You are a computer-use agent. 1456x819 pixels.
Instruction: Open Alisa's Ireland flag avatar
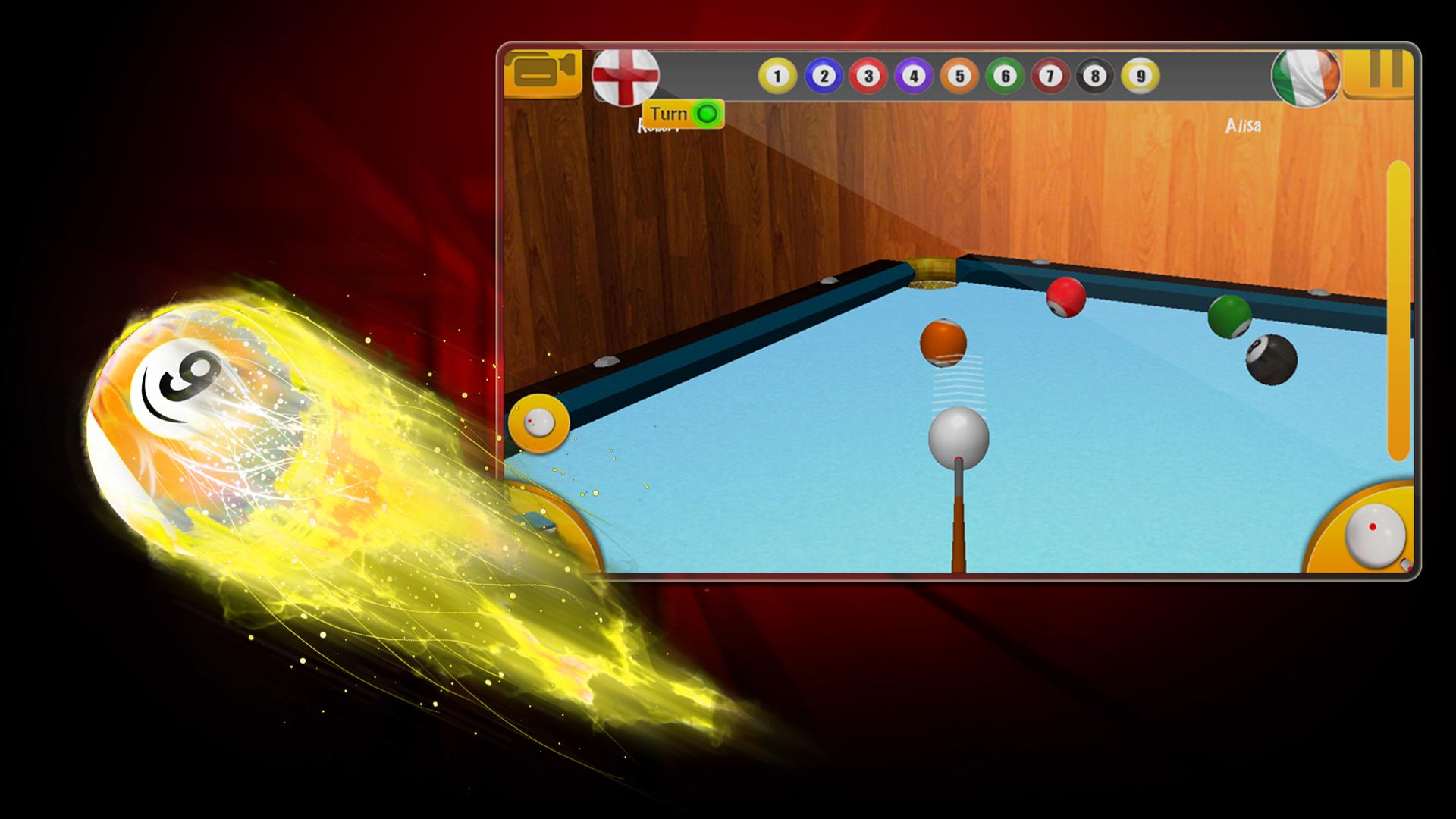[x=1306, y=78]
